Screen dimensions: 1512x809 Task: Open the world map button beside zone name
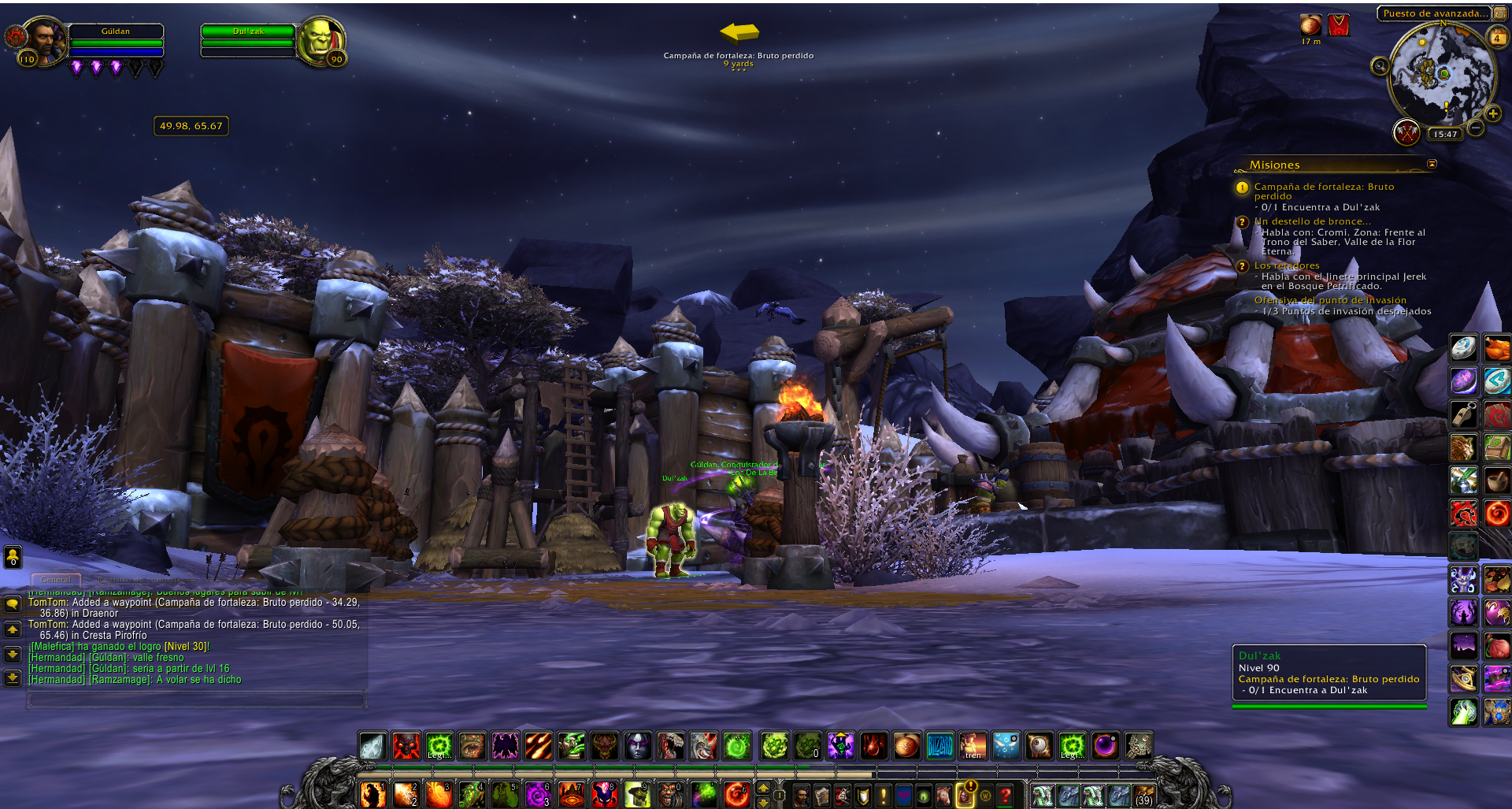coord(1500,13)
